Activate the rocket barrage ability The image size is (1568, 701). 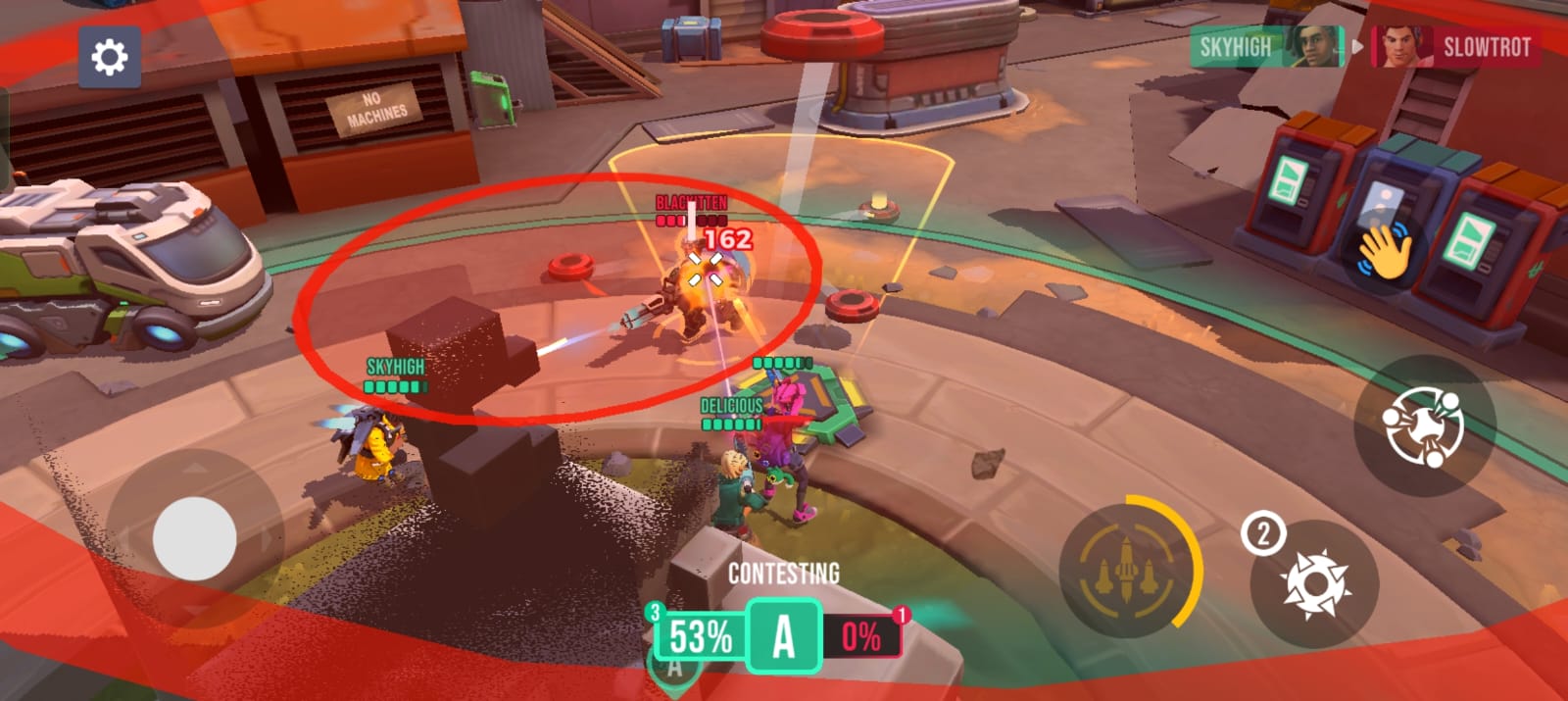click(1127, 570)
